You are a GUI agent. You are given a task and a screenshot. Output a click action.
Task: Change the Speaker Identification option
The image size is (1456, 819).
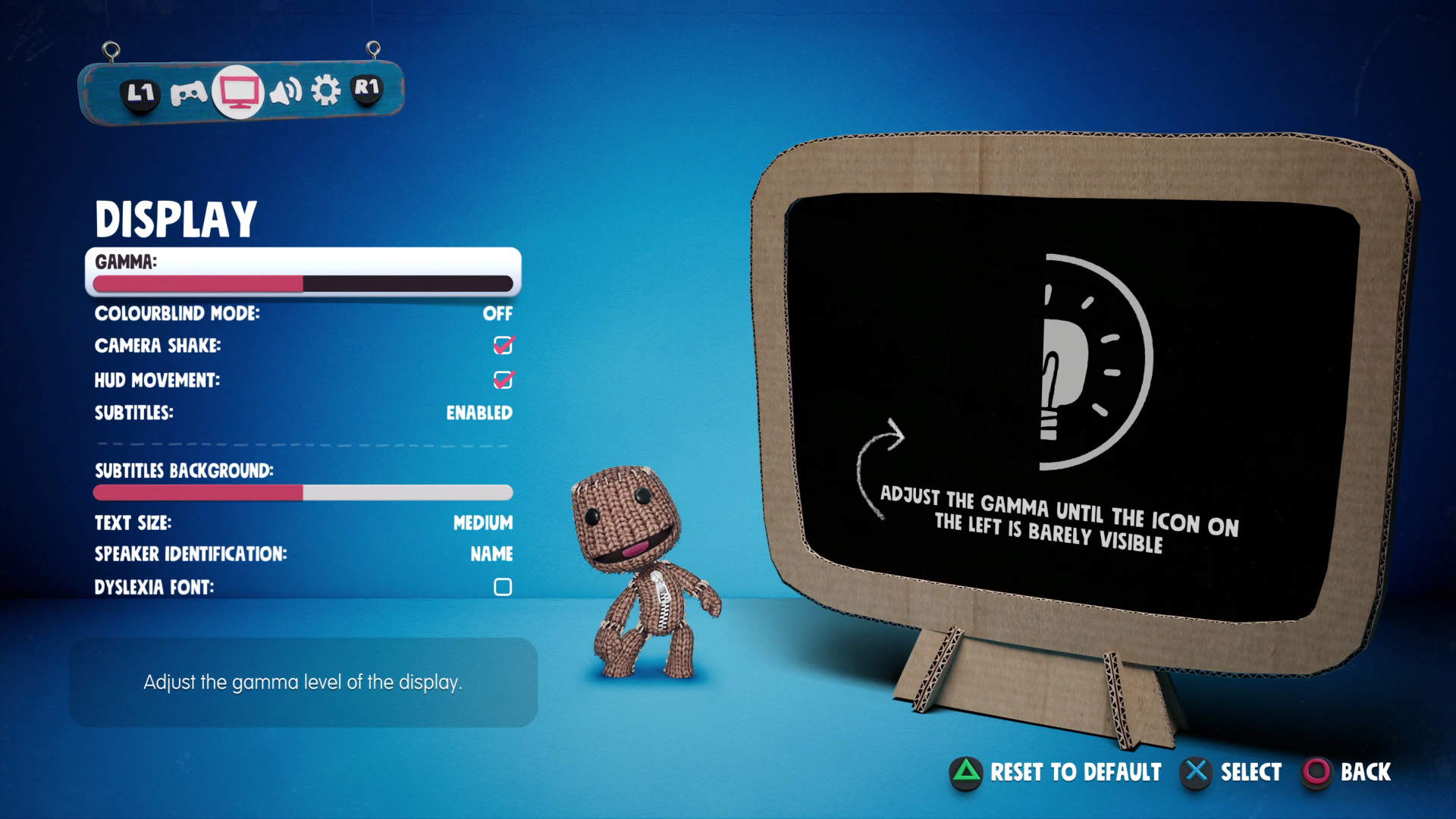[491, 554]
